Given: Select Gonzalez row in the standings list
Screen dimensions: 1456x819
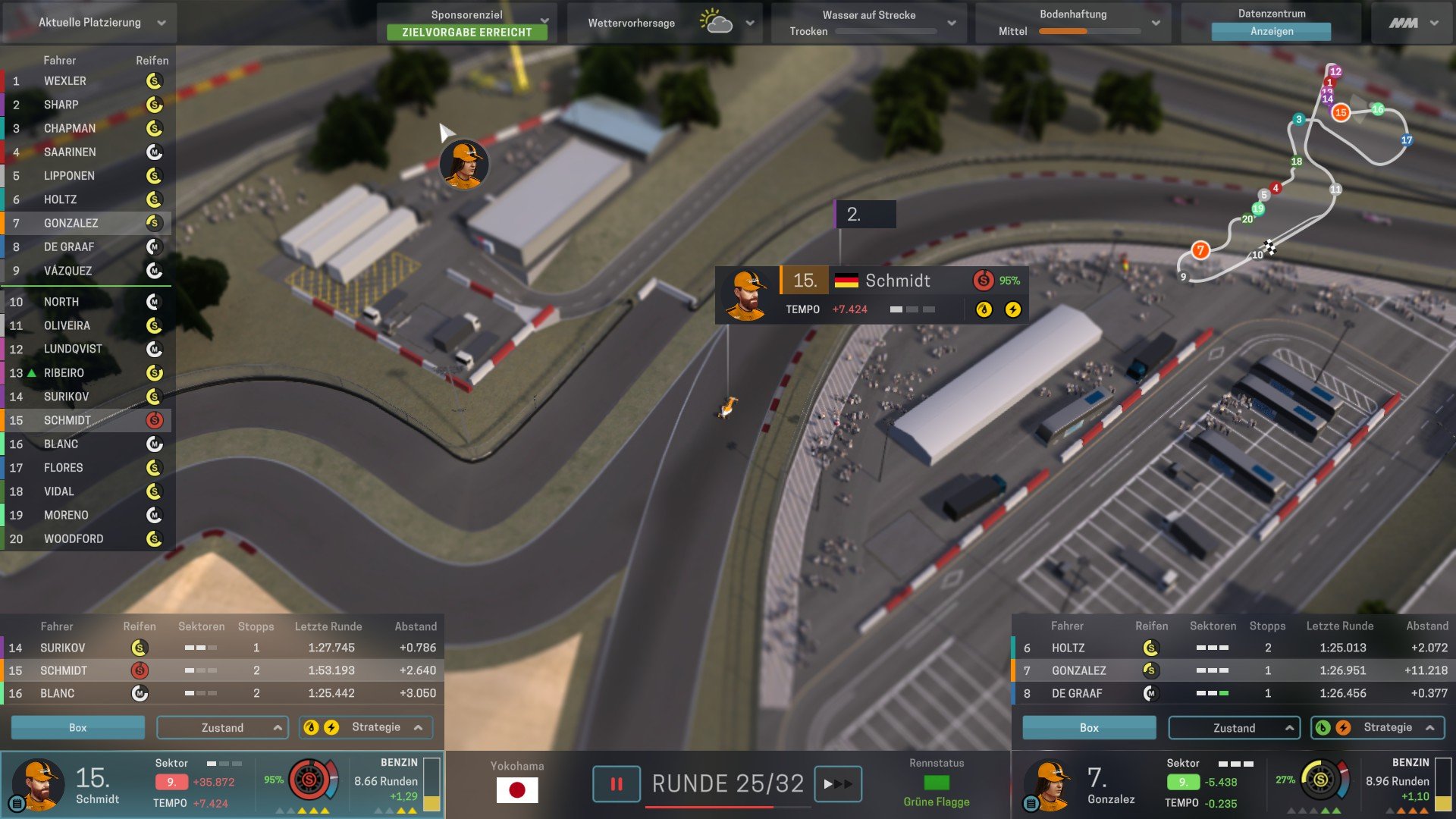Looking at the screenshot, I should point(71,223).
